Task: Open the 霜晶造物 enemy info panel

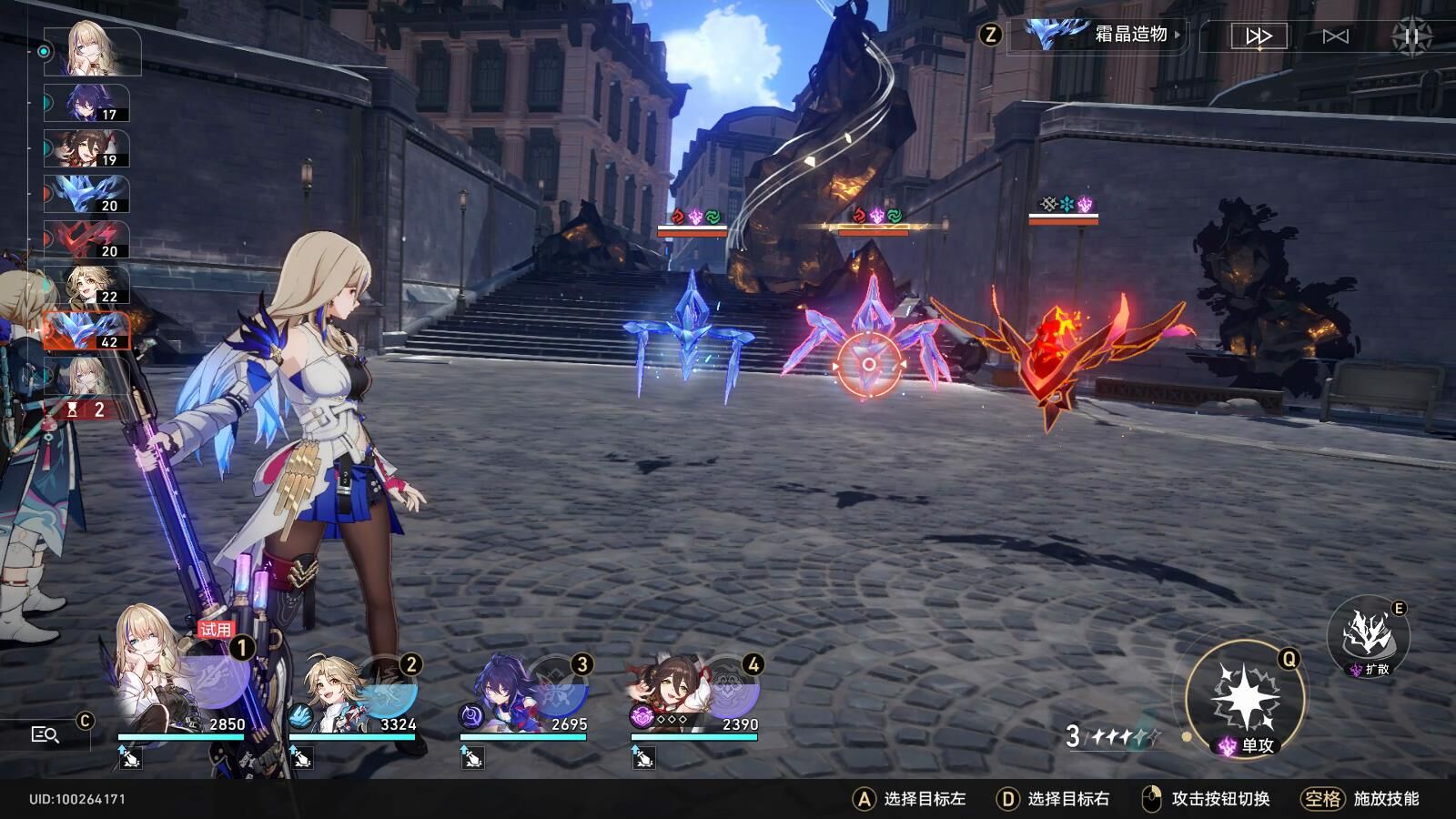Action: pos(1103,35)
